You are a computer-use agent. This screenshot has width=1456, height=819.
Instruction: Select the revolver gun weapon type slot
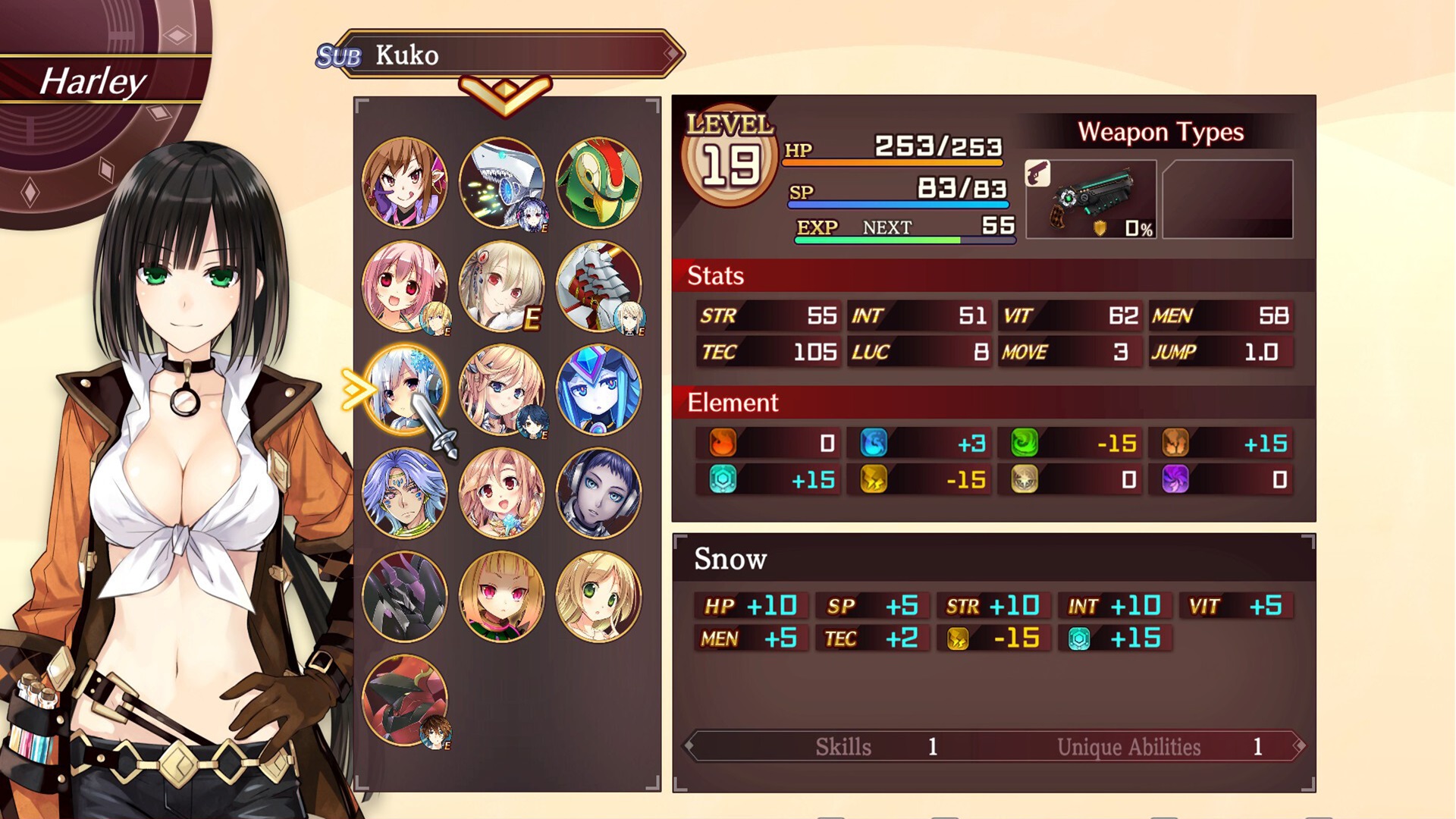click(x=1090, y=199)
